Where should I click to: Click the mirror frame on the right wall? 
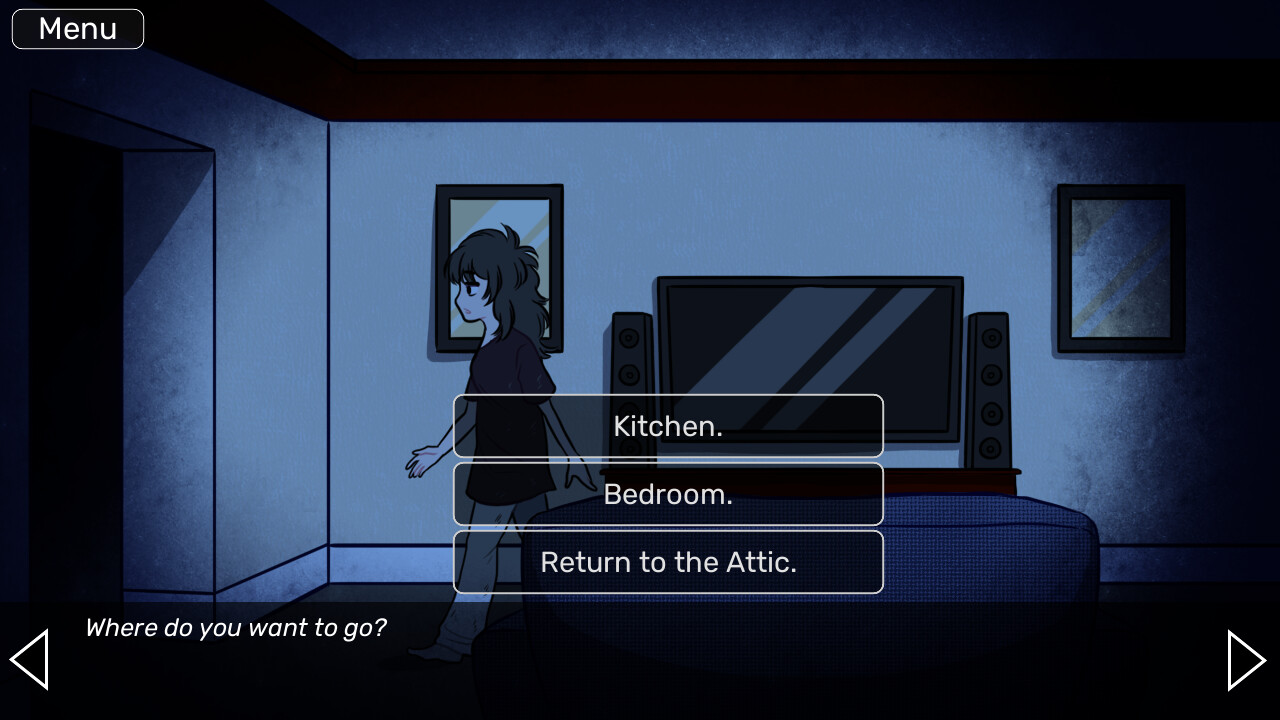click(x=1120, y=268)
